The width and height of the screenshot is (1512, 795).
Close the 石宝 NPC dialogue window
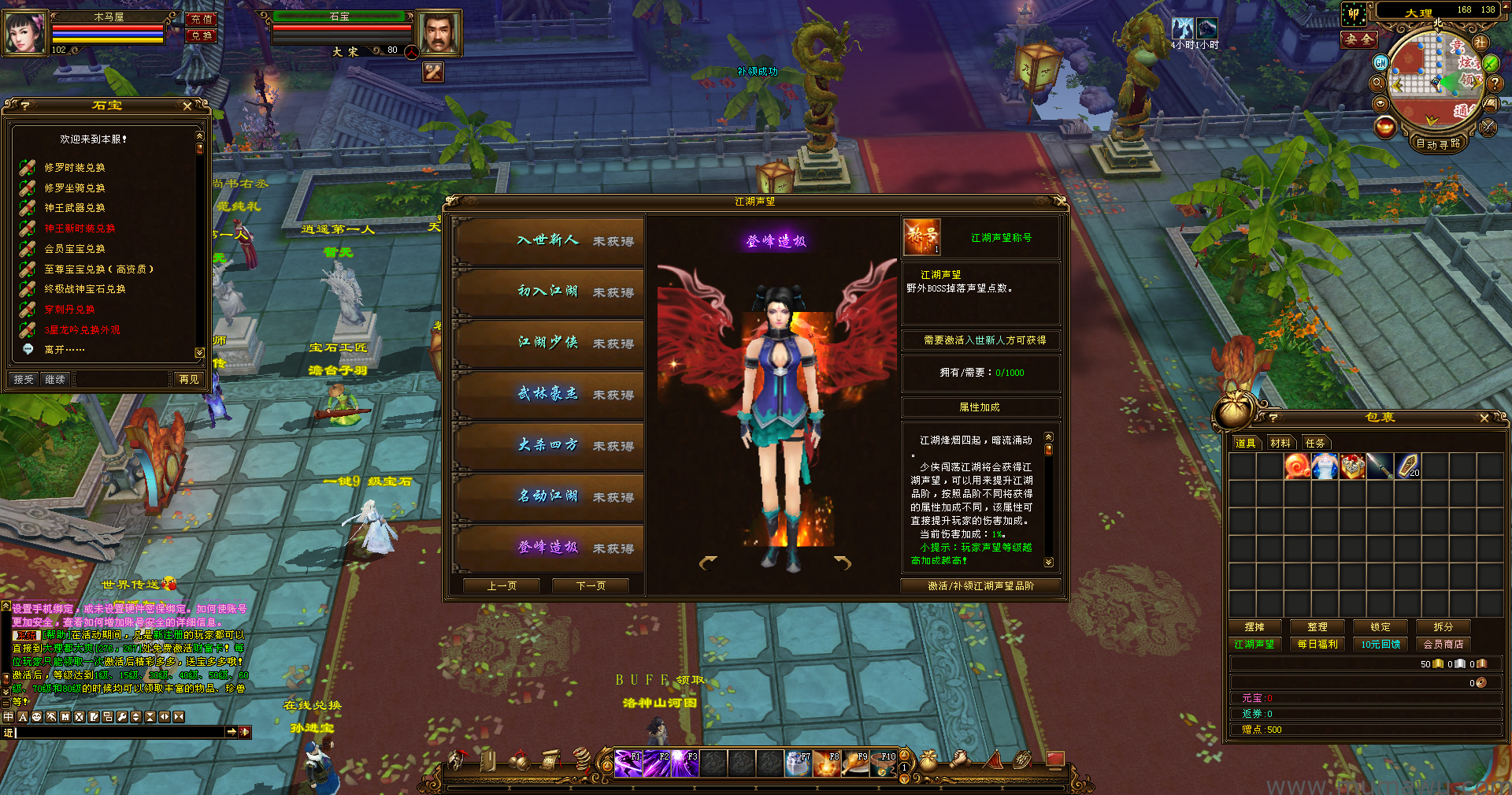(x=187, y=106)
